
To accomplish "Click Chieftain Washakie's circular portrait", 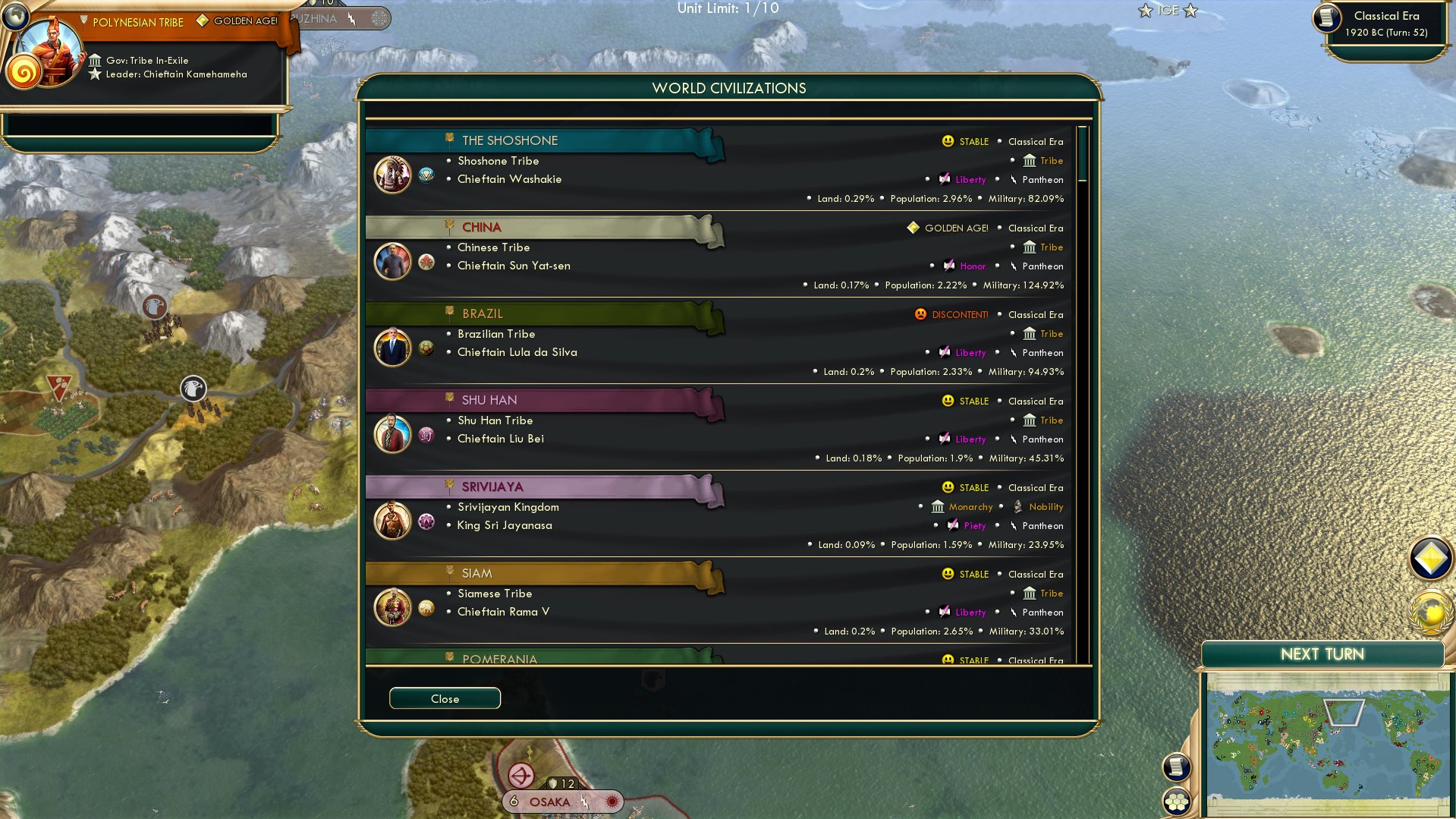I will pyautogui.click(x=392, y=174).
